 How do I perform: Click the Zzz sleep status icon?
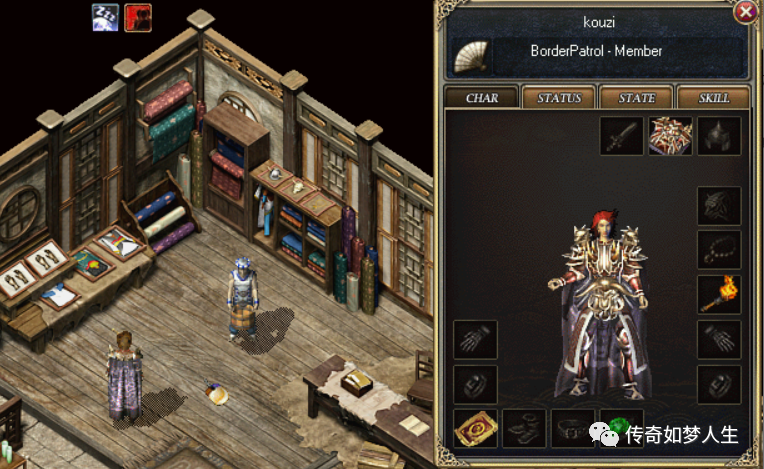pos(106,17)
